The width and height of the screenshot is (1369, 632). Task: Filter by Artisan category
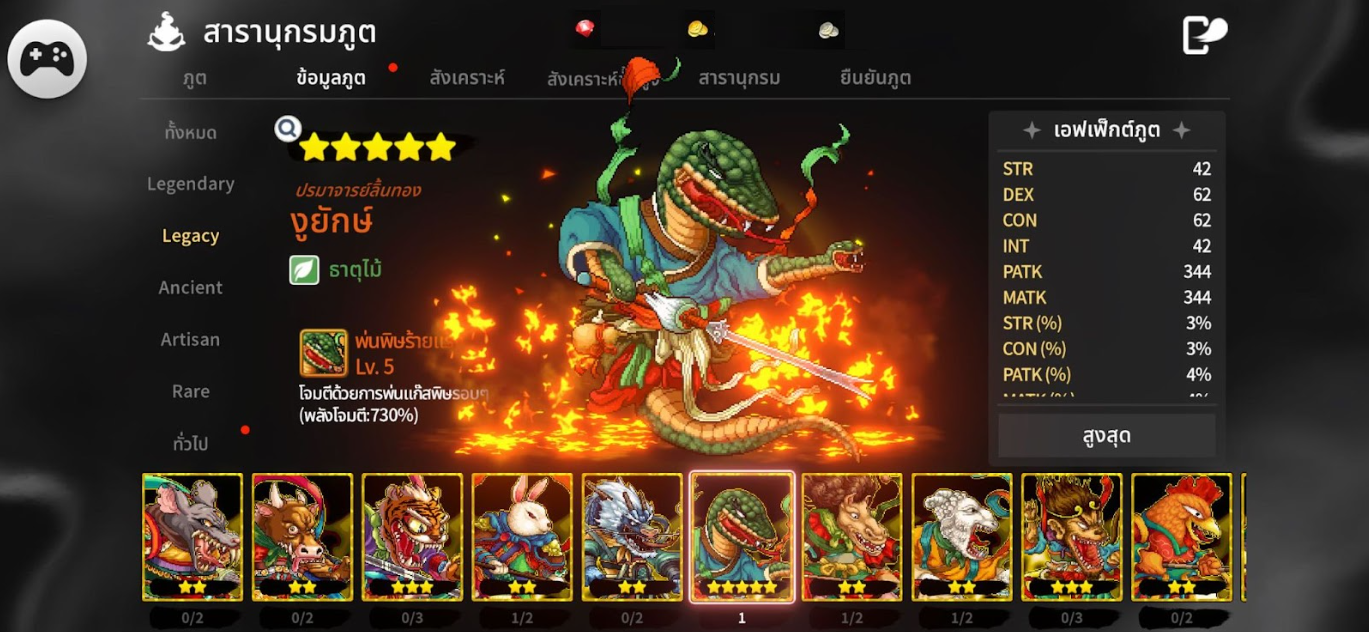[x=190, y=340]
